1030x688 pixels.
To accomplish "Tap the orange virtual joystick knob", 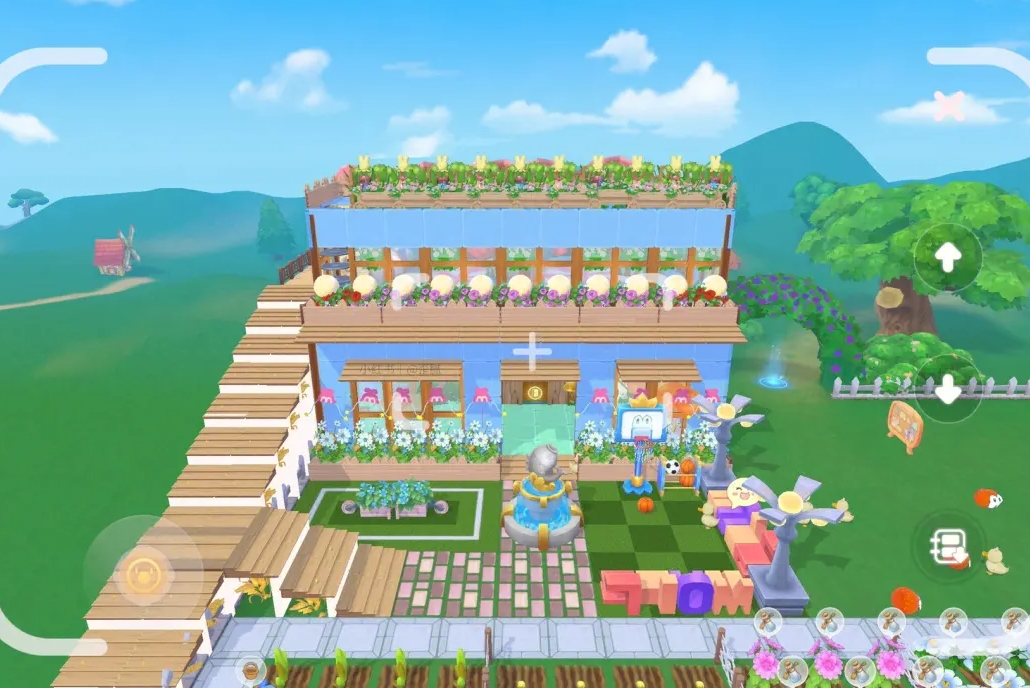I will pos(143,574).
